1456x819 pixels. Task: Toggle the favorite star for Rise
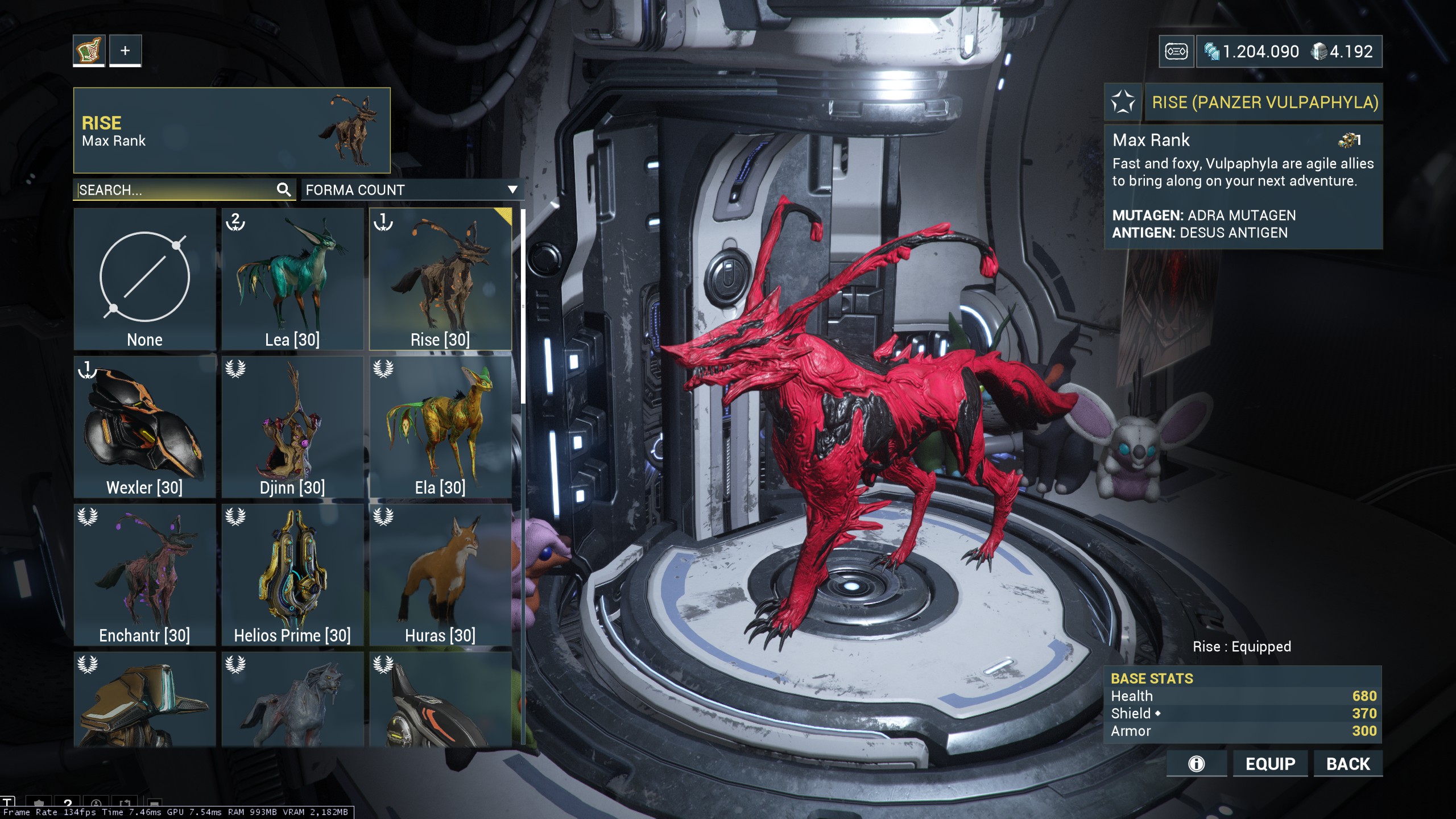1123,102
